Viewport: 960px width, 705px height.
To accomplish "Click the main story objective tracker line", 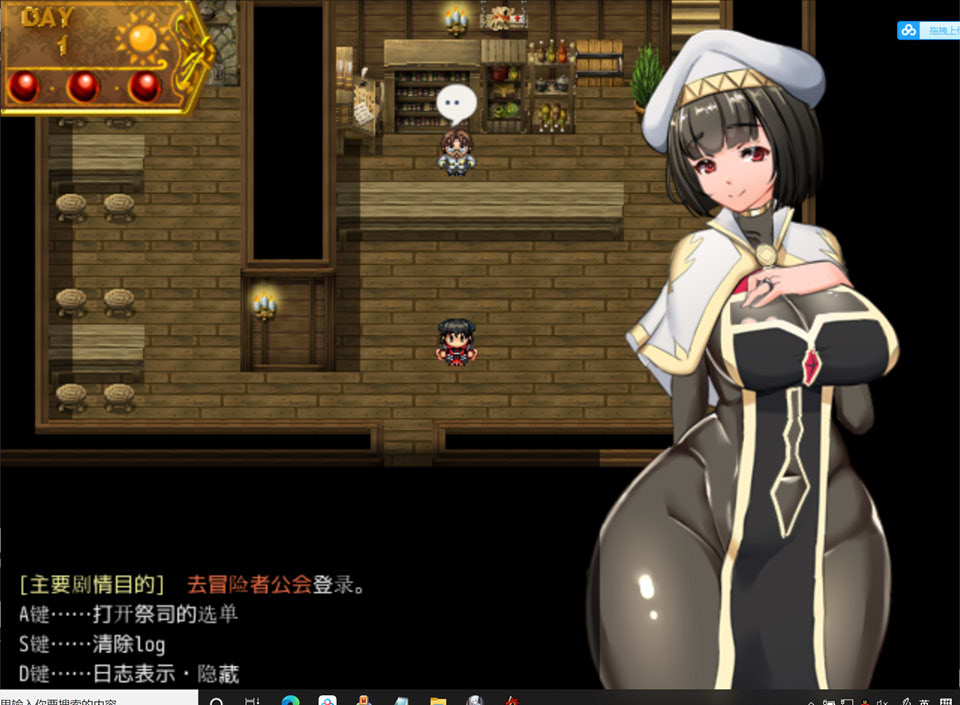I will pos(192,585).
